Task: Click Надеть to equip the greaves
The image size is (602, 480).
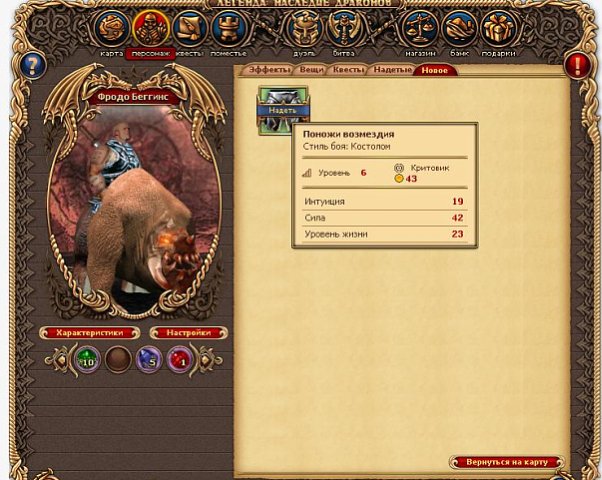Action: (x=283, y=110)
